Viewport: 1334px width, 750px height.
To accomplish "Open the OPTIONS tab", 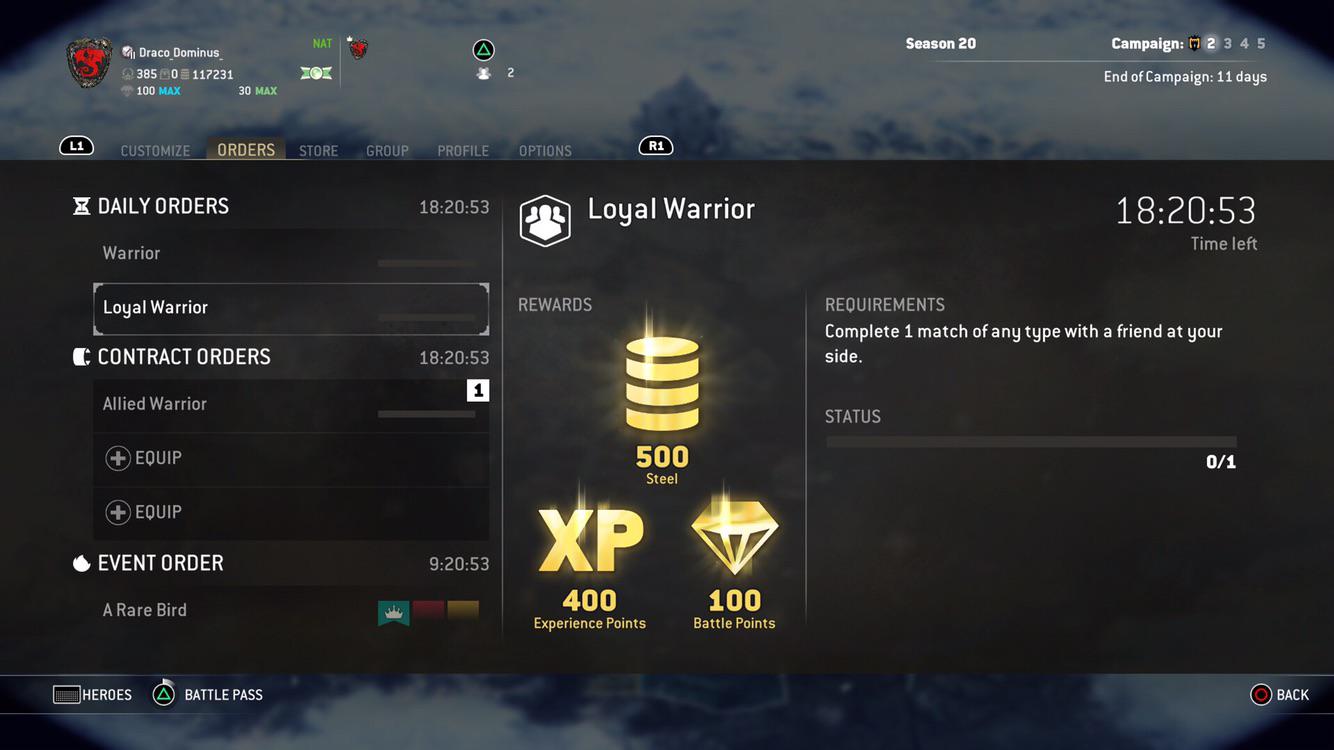I will click(x=545, y=150).
